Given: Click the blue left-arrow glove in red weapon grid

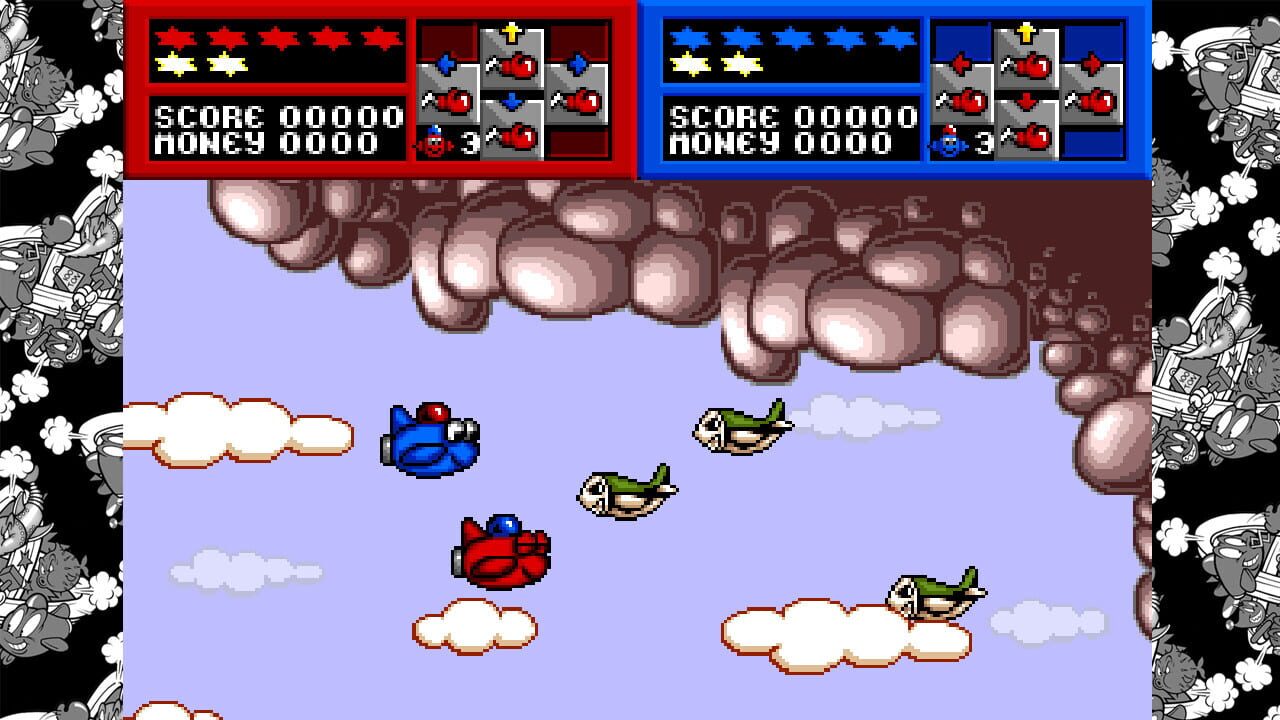Looking at the screenshot, I should [x=446, y=62].
